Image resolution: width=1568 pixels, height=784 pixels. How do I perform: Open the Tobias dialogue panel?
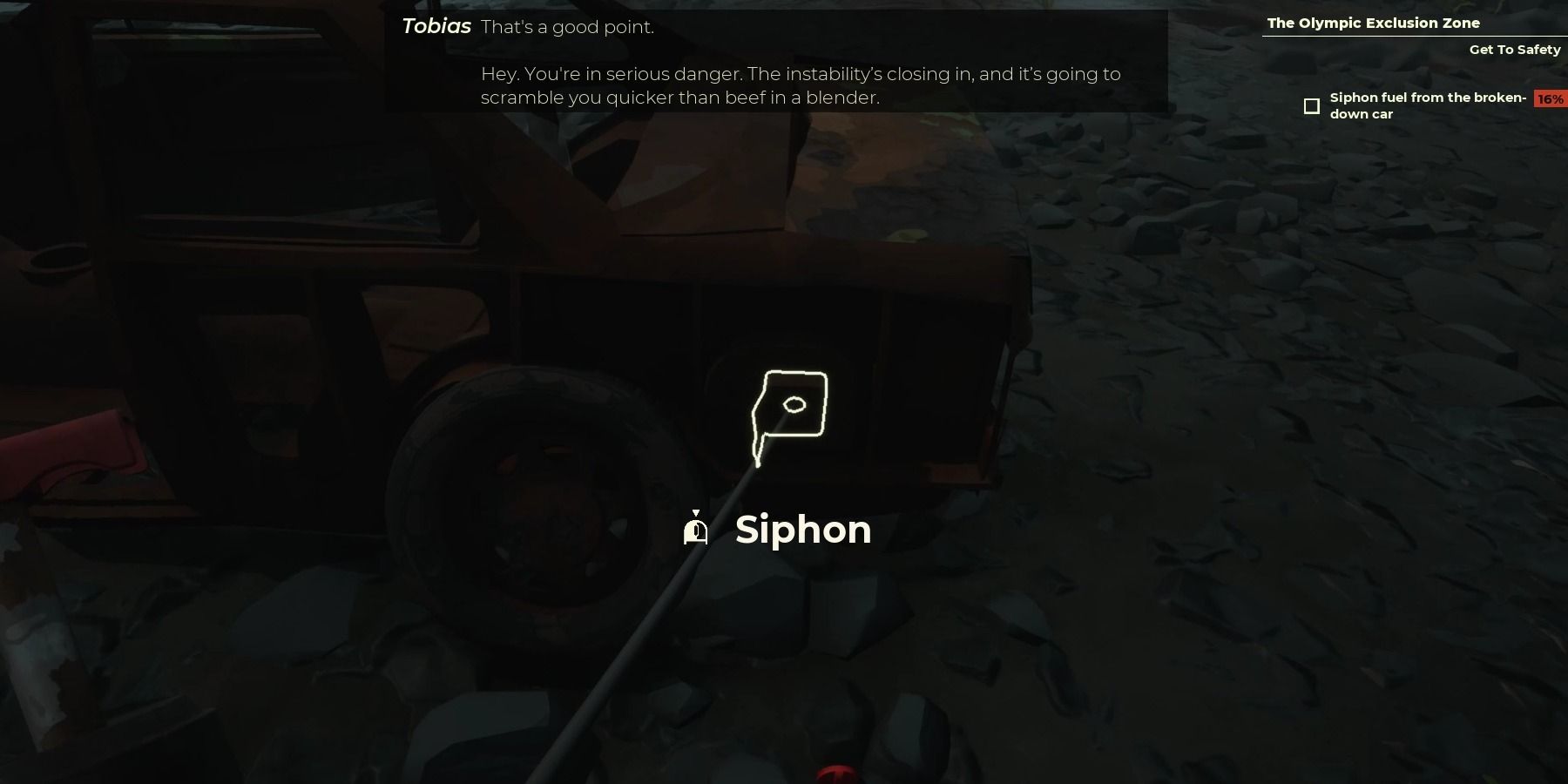click(x=775, y=61)
